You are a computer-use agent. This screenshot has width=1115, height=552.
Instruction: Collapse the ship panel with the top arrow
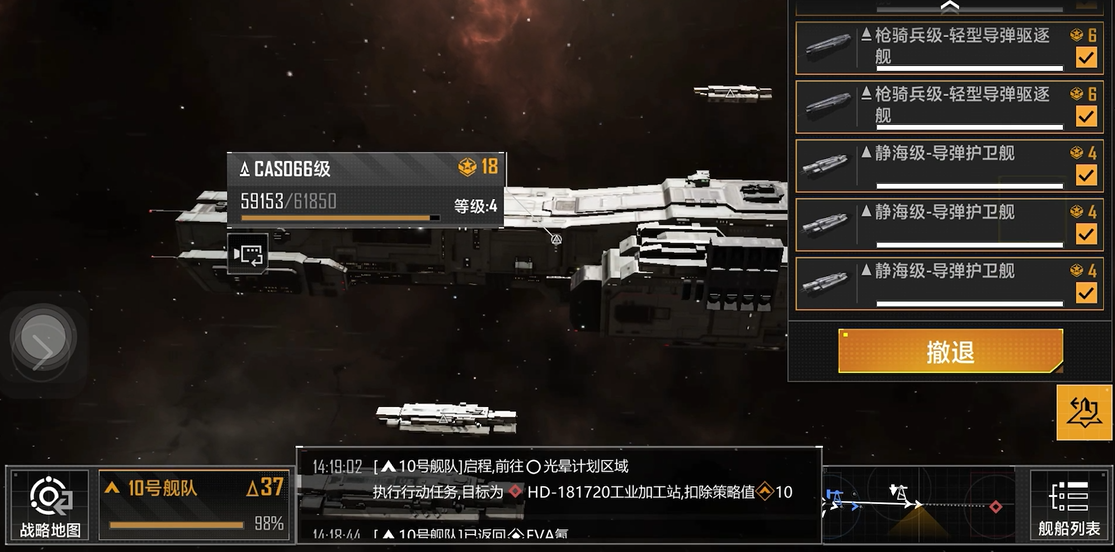pos(949,7)
